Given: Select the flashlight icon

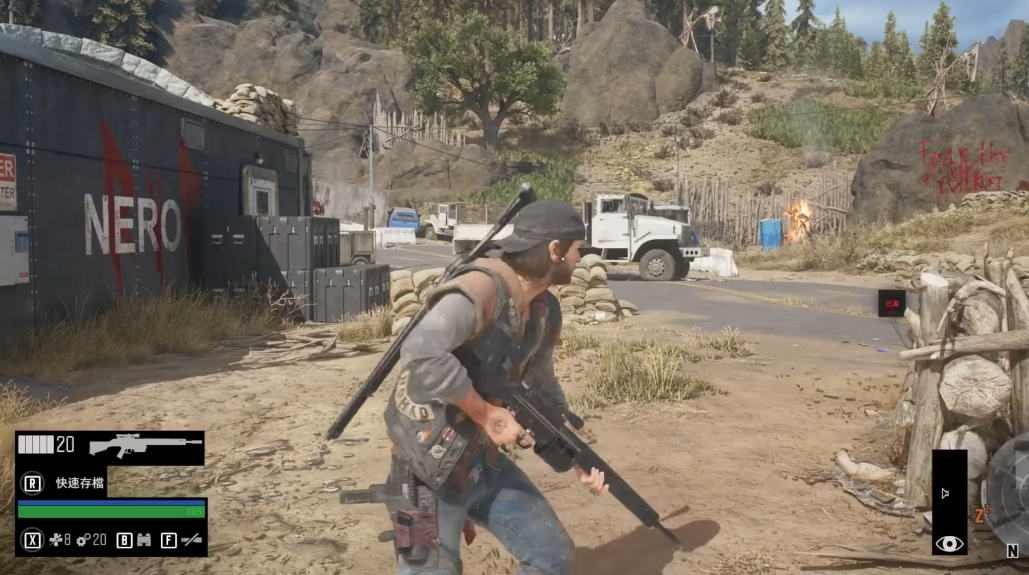Looking at the screenshot, I should pyautogui.click(x=190, y=540).
